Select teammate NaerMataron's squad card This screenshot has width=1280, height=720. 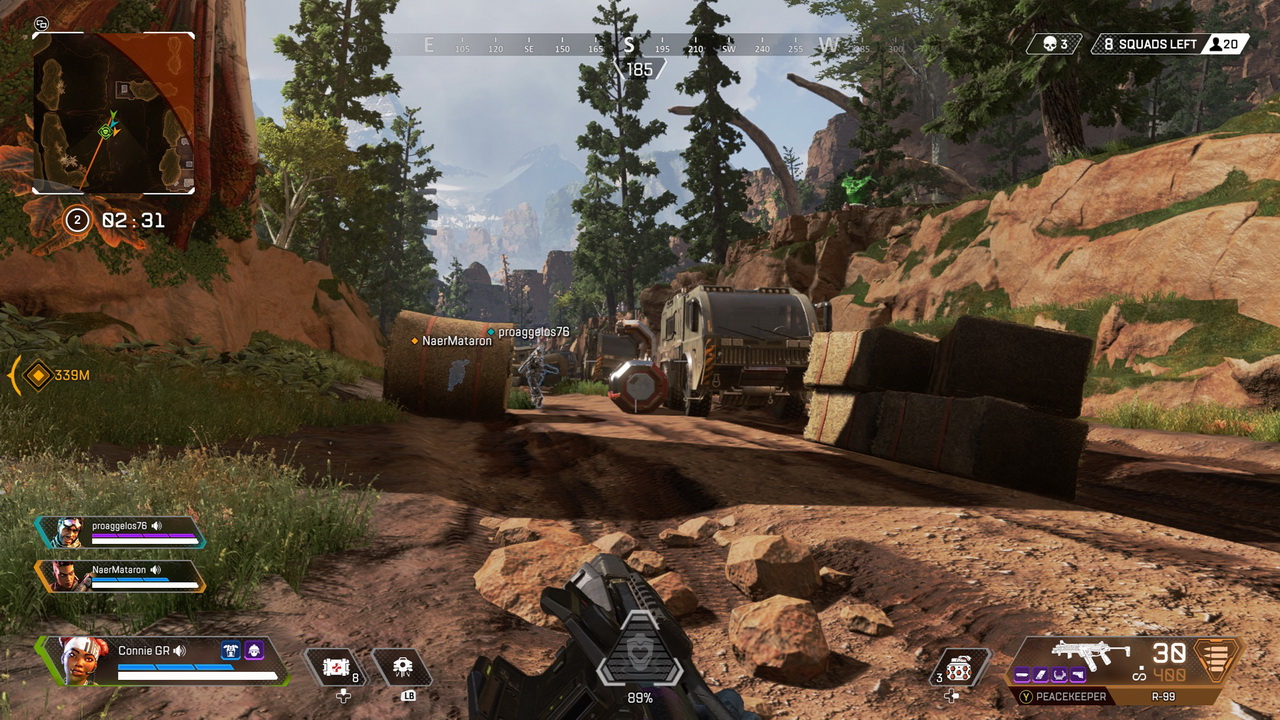(x=120, y=575)
